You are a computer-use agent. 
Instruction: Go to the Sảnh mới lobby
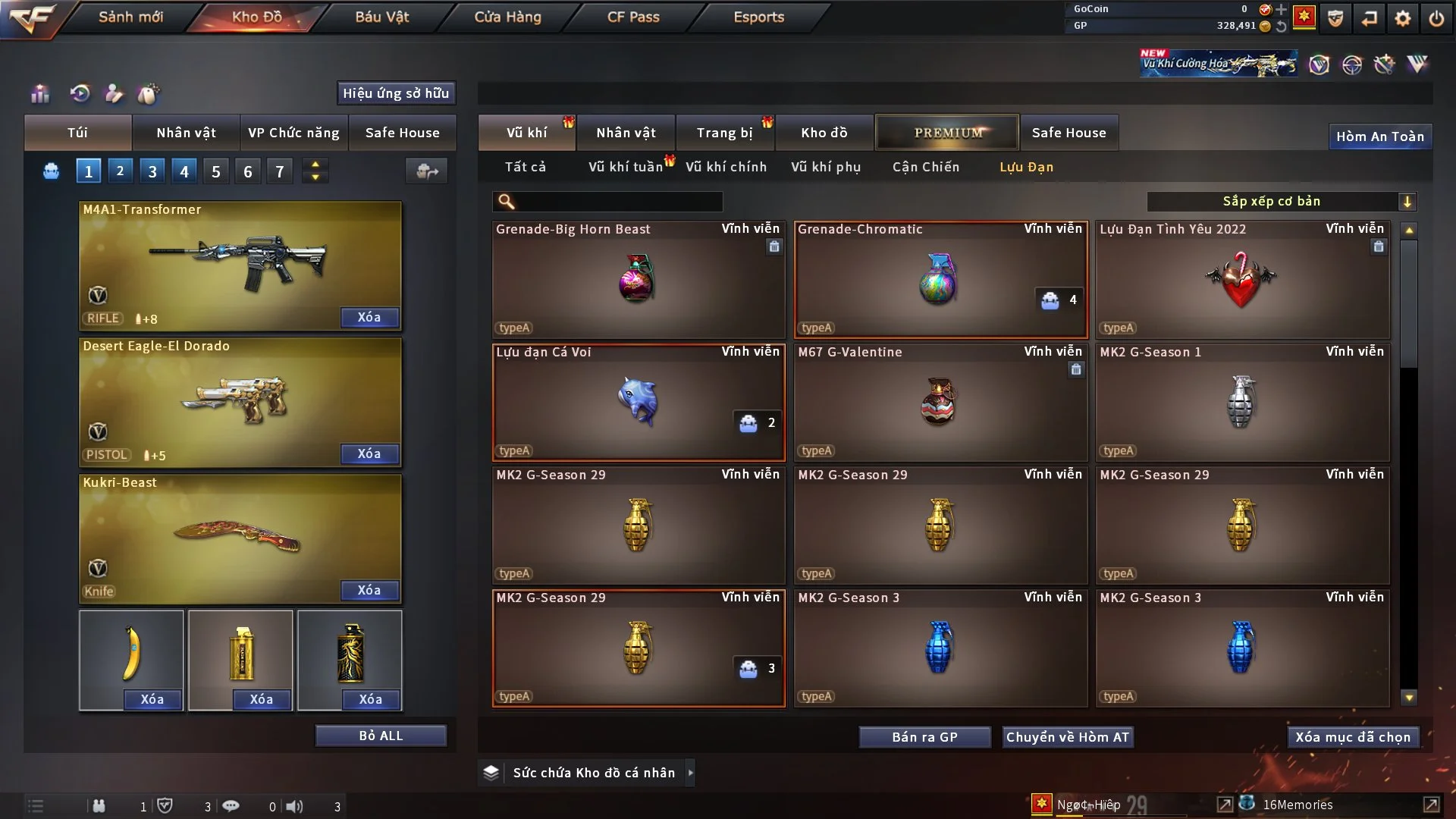point(130,17)
